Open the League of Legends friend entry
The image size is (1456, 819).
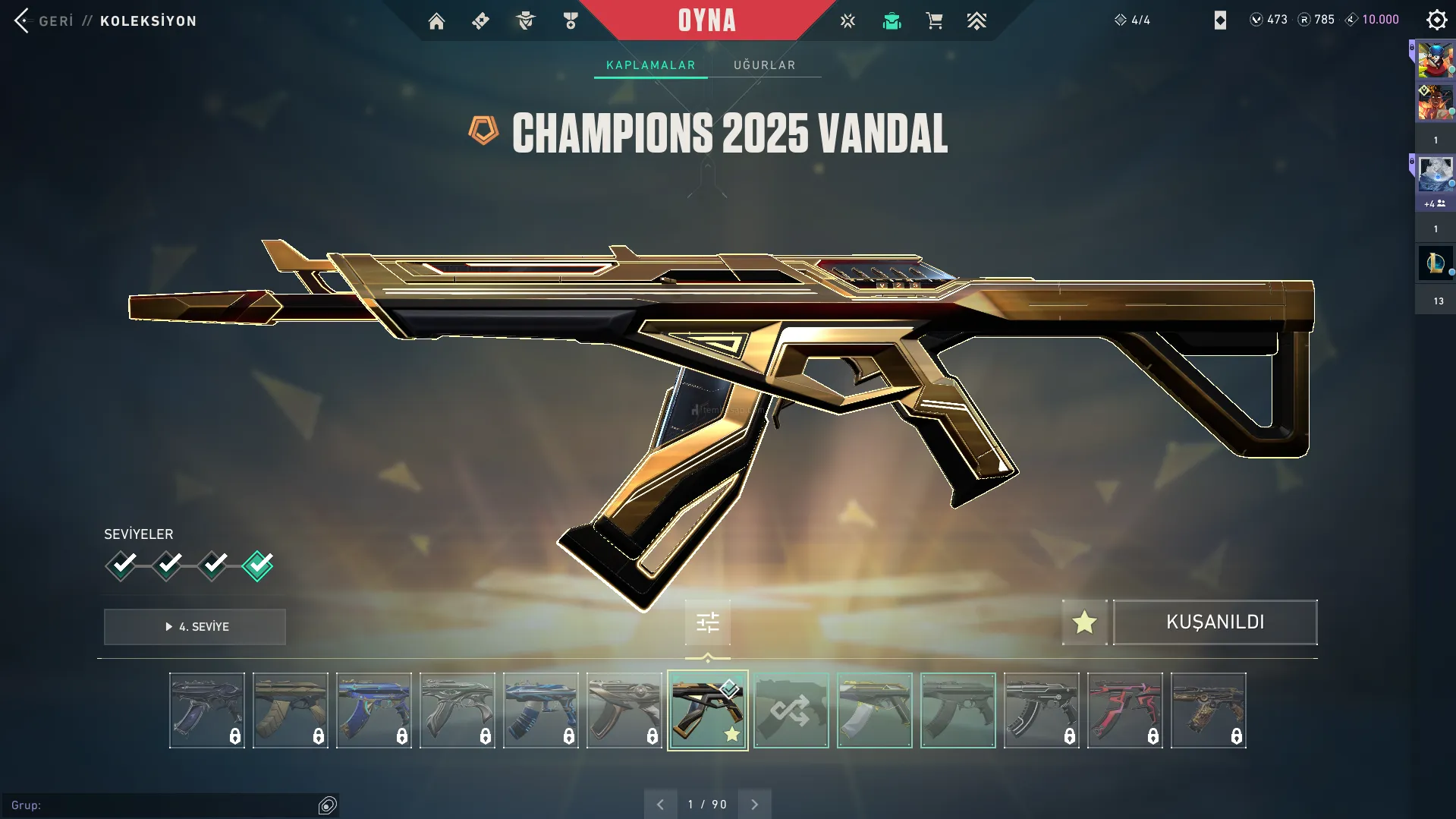pos(1435,263)
